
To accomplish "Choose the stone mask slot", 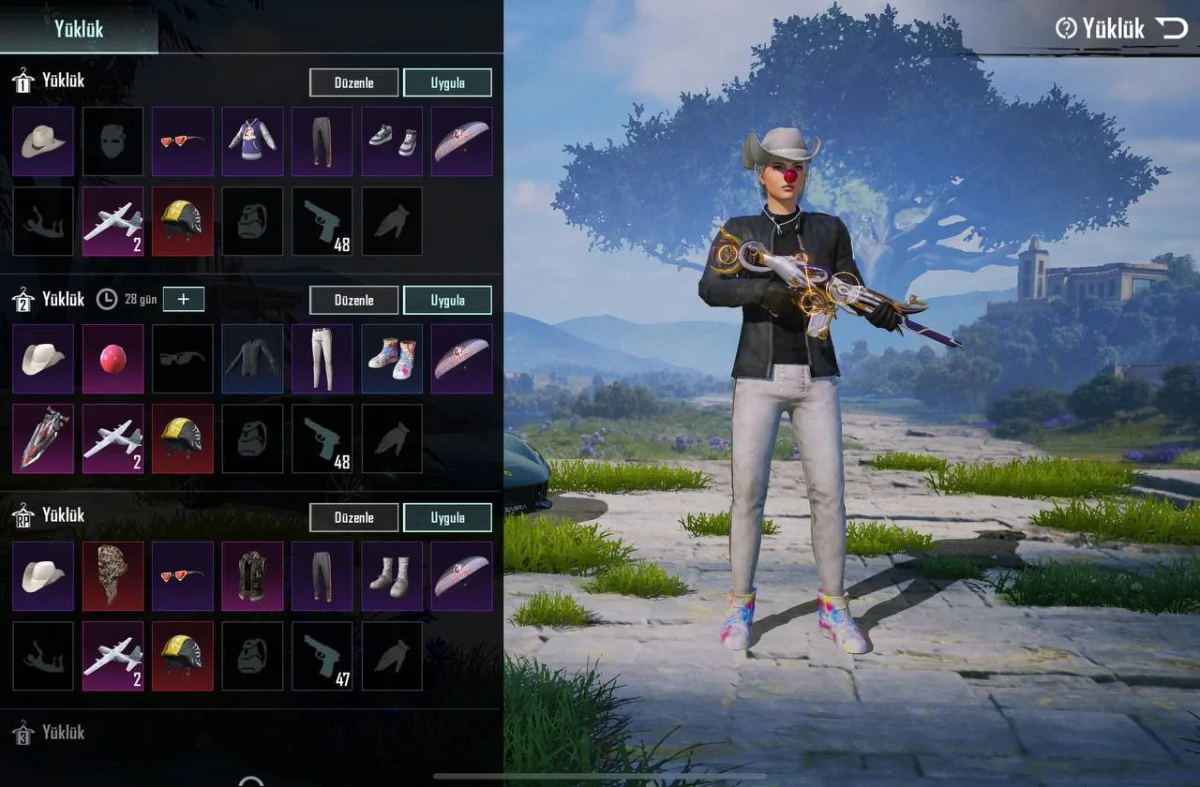I will pos(113,576).
